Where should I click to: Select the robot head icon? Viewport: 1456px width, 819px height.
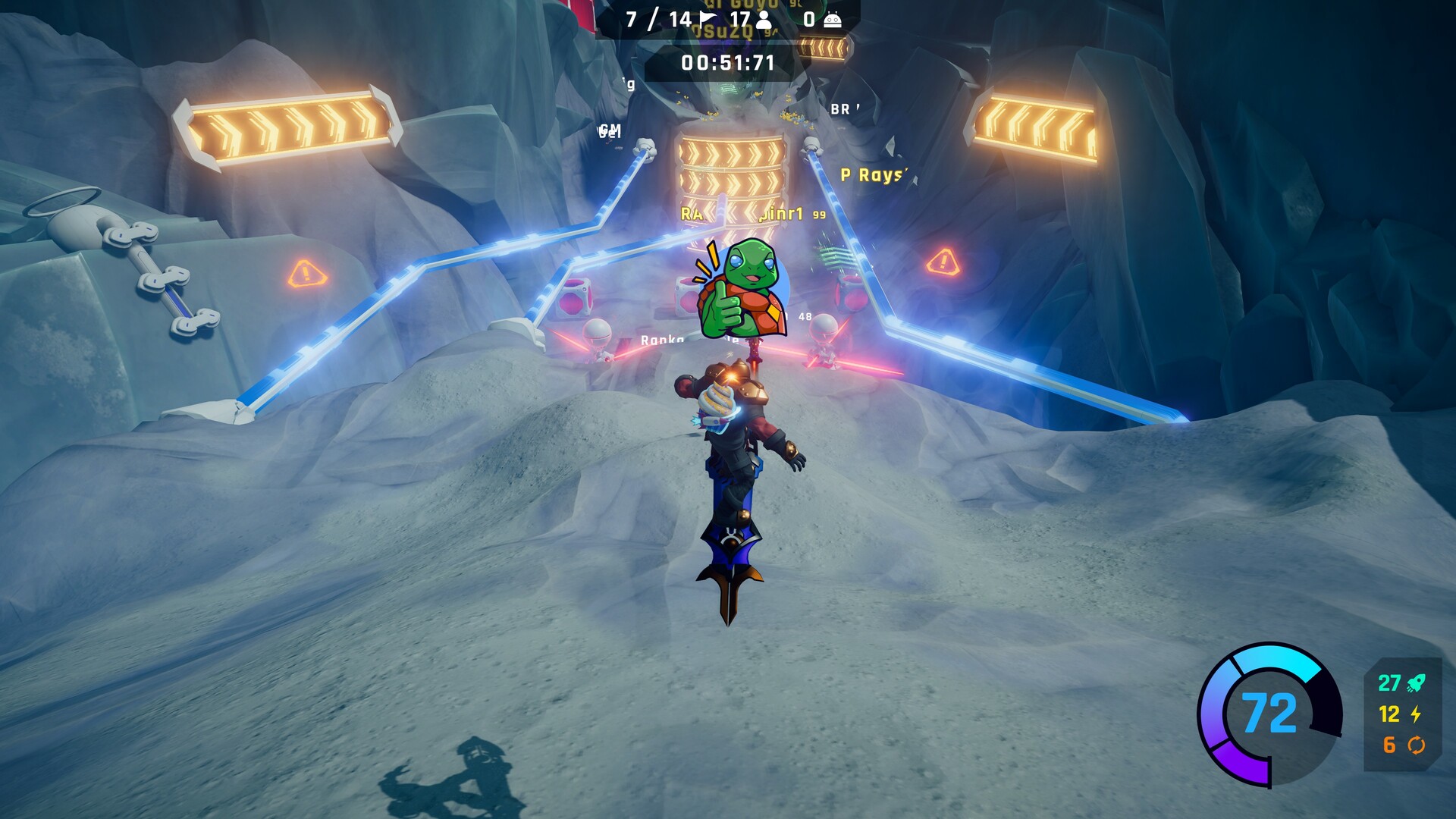(832, 20)
